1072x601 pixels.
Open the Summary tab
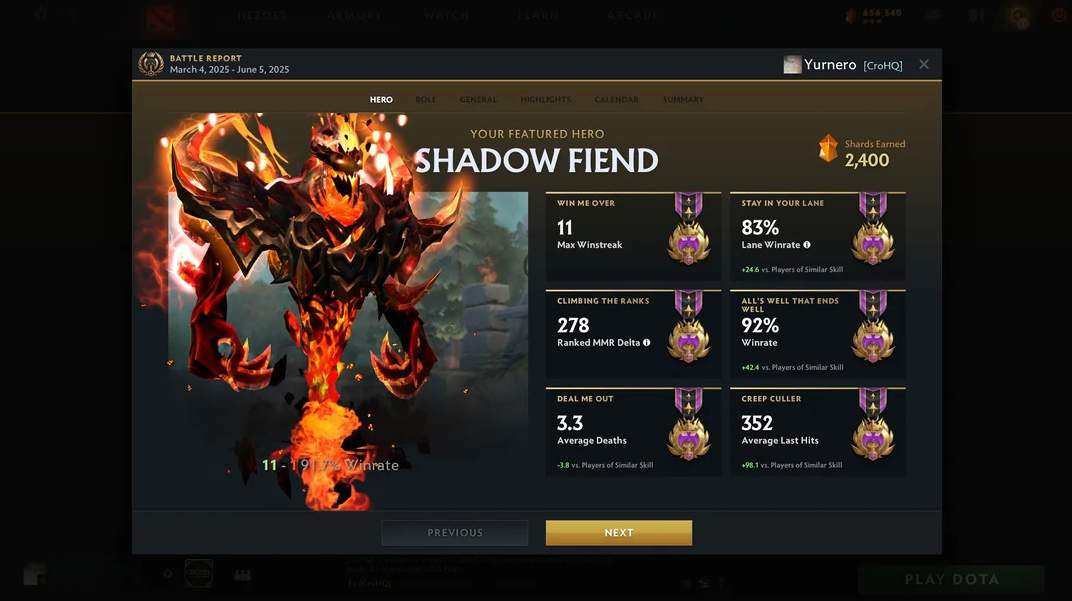click(x=683, y=100)
